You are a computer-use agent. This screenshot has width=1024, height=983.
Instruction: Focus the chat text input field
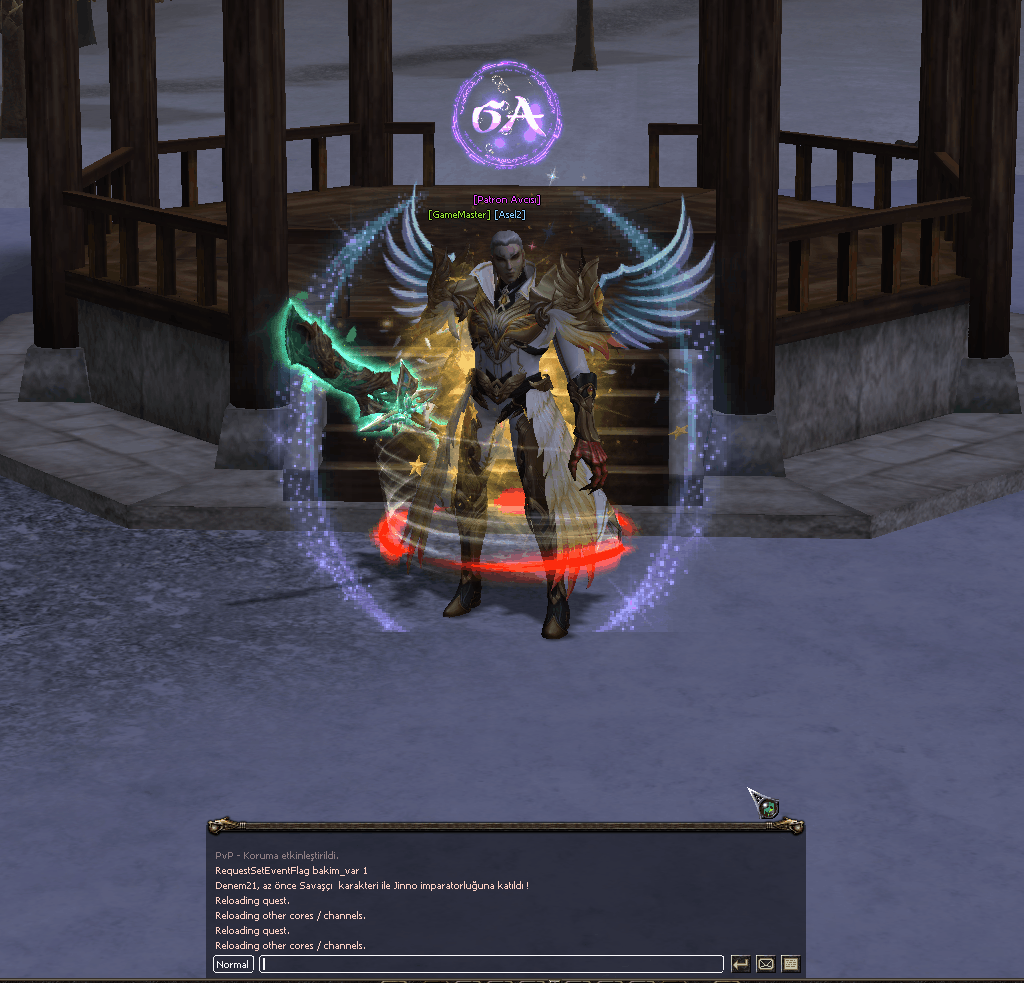click(x=491, y=965)
